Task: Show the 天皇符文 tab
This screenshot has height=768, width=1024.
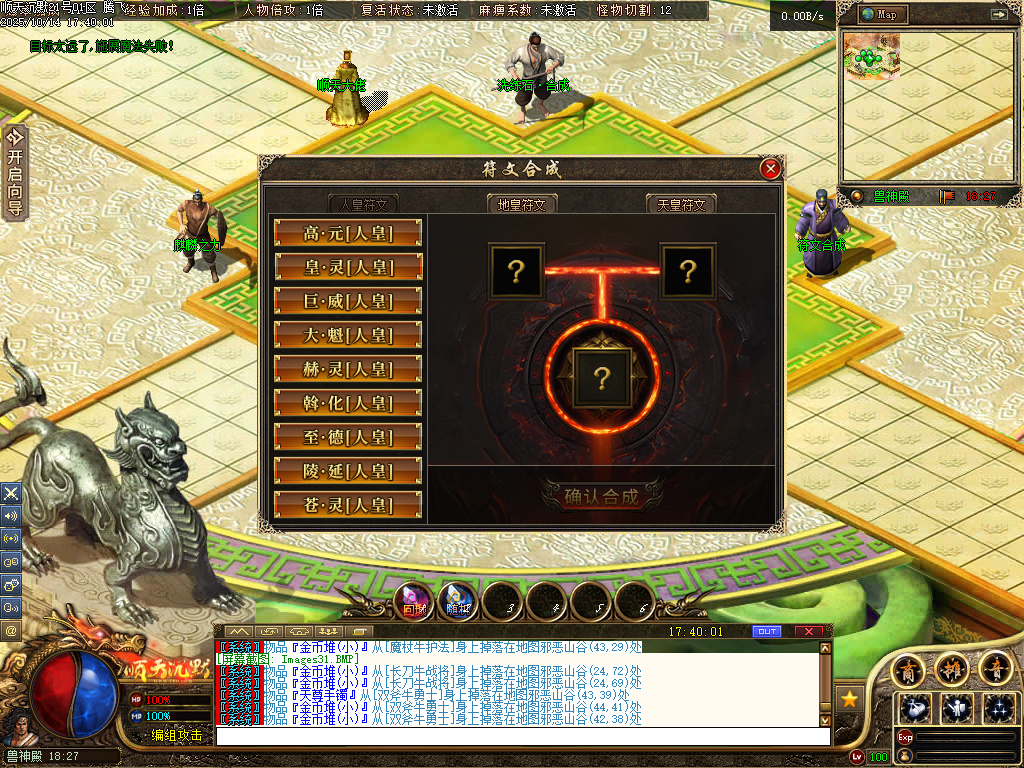Action: coord(681,204)
